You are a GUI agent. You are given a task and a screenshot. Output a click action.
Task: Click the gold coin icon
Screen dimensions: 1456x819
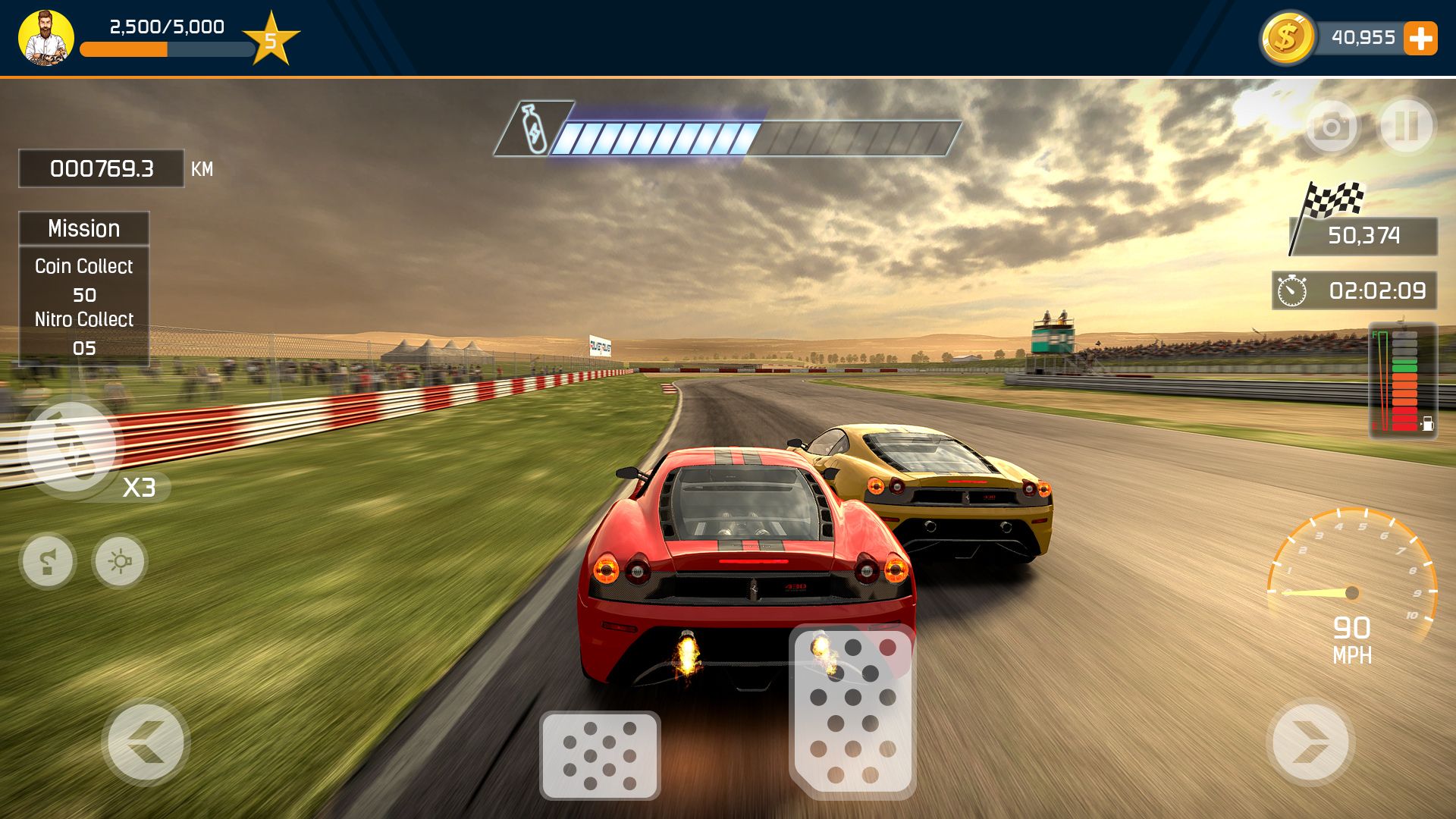1287,37
